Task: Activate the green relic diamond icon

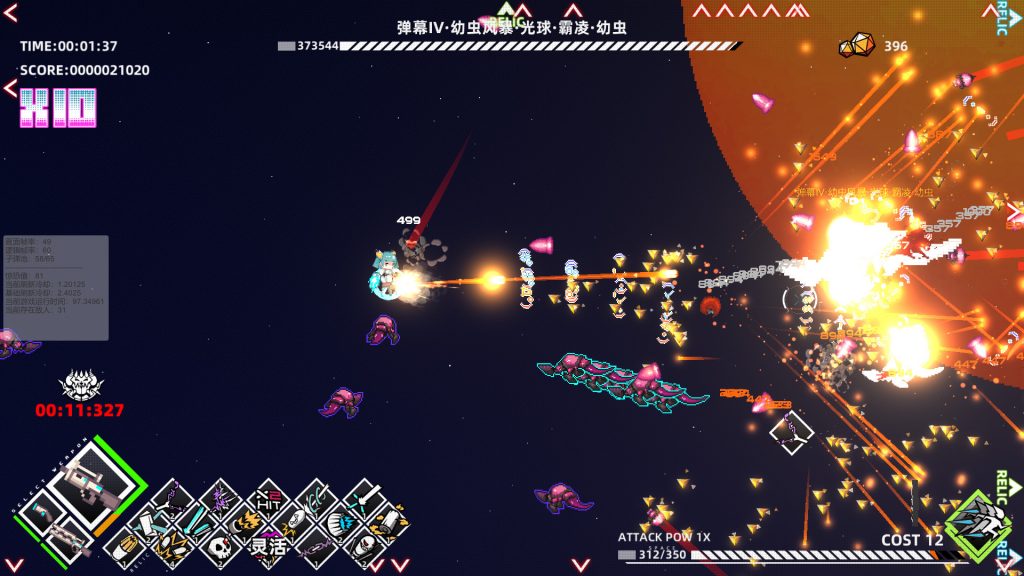Action: click(x=977, y=525)
